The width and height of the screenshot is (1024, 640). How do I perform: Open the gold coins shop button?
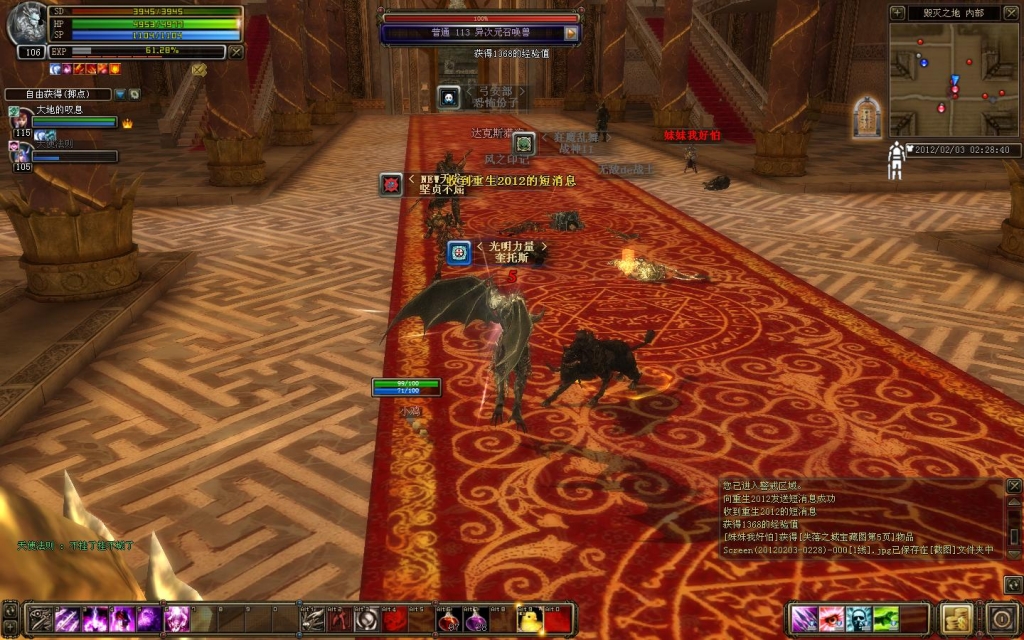tap(958, 618)
